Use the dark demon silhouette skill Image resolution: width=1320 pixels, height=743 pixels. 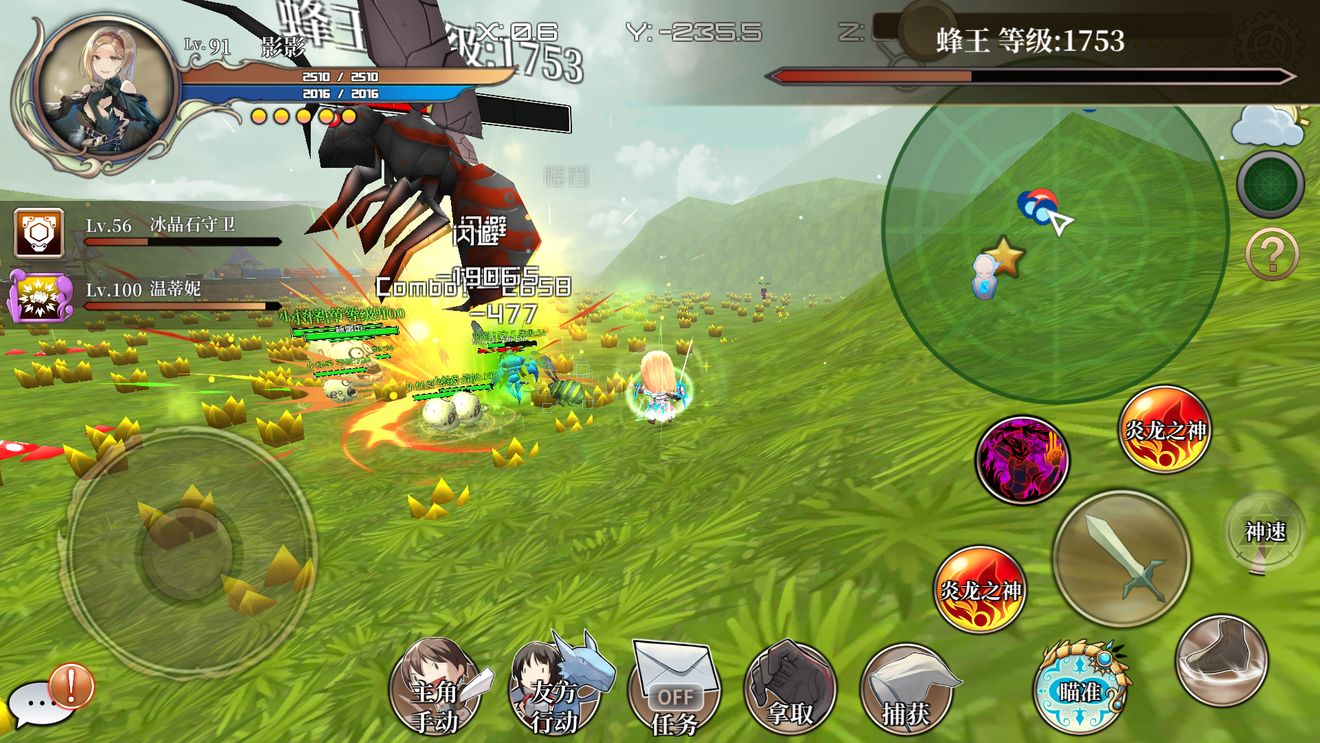click(1021, 461)
